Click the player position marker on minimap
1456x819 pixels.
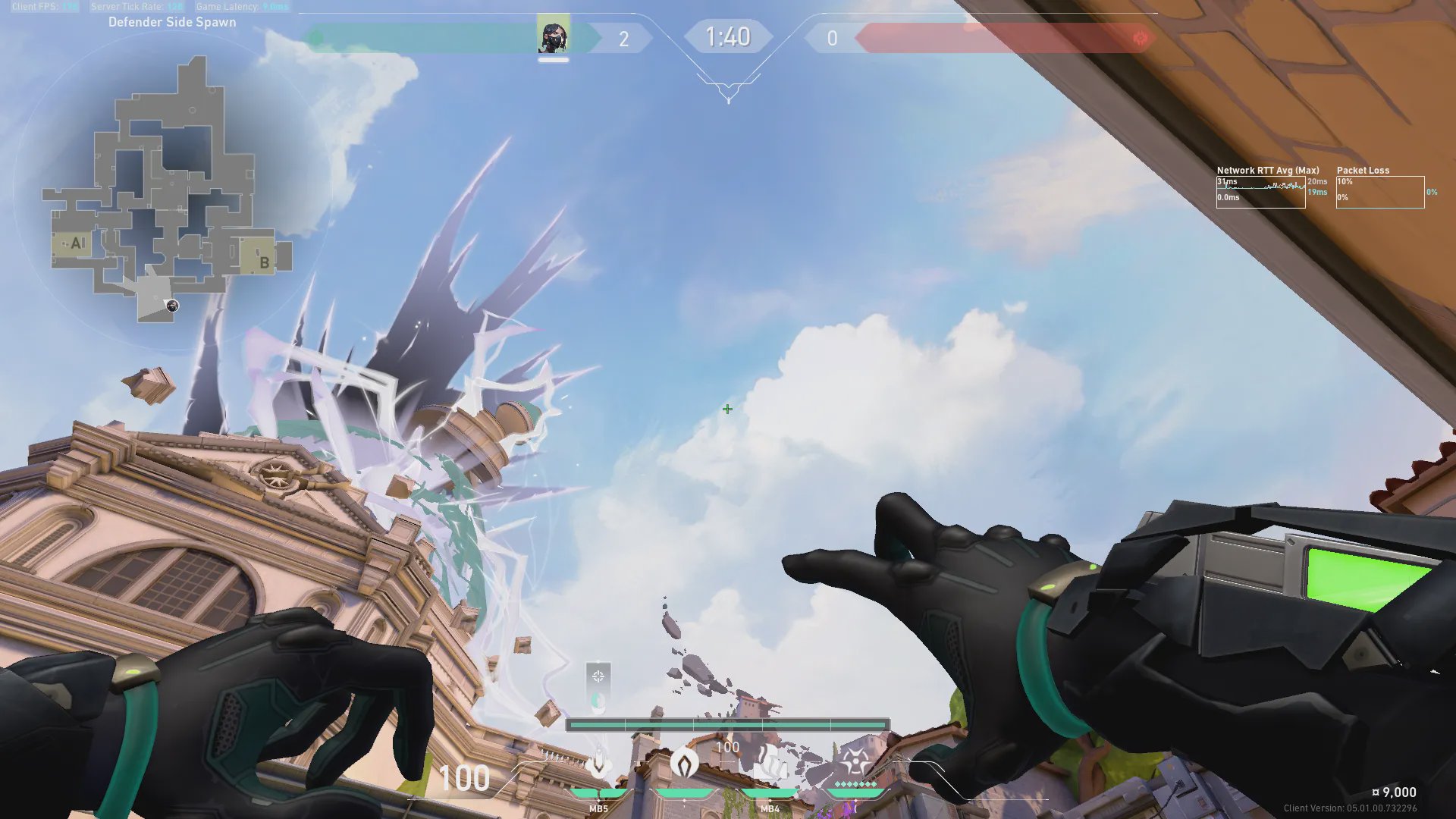tap(172, 306)
